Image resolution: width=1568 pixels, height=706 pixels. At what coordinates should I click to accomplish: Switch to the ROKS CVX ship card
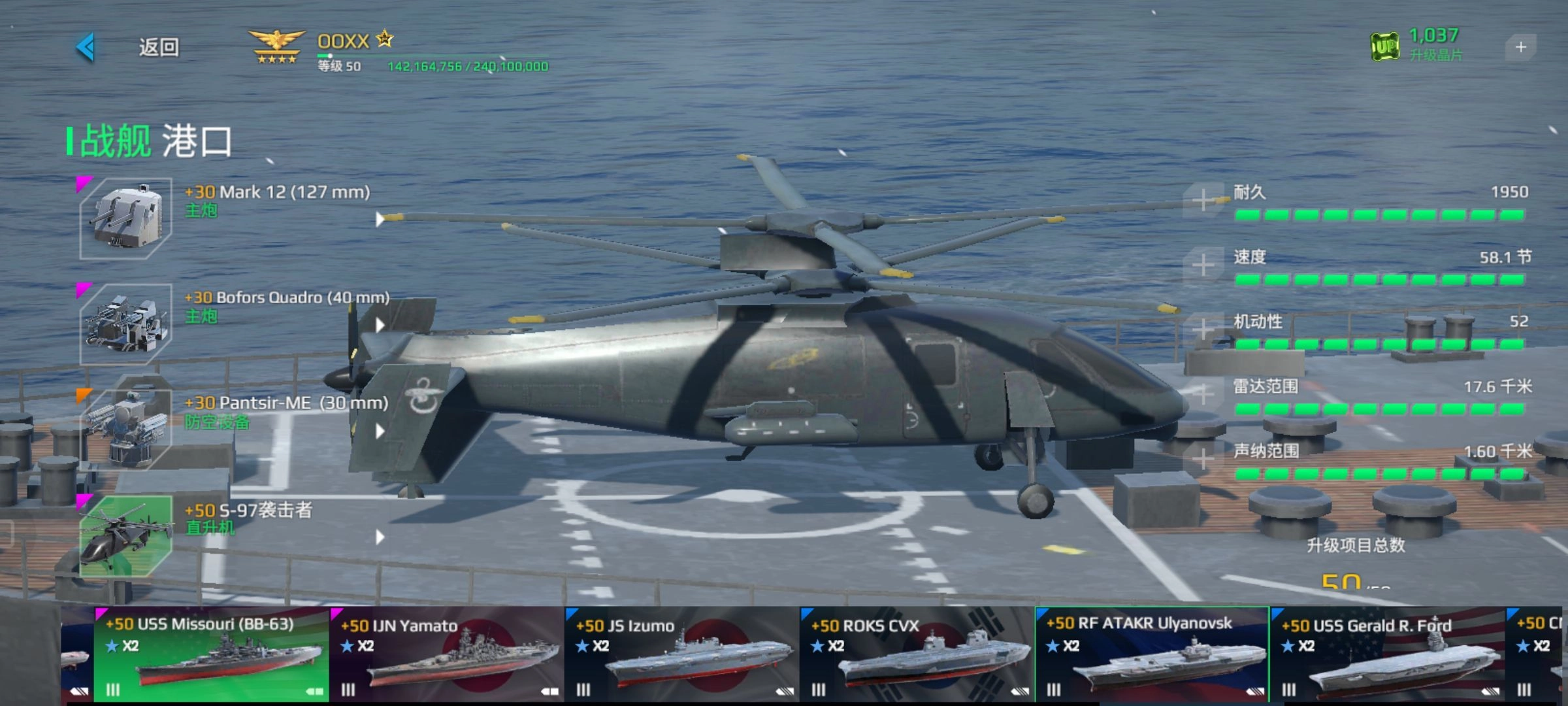[x=917, y=655]
